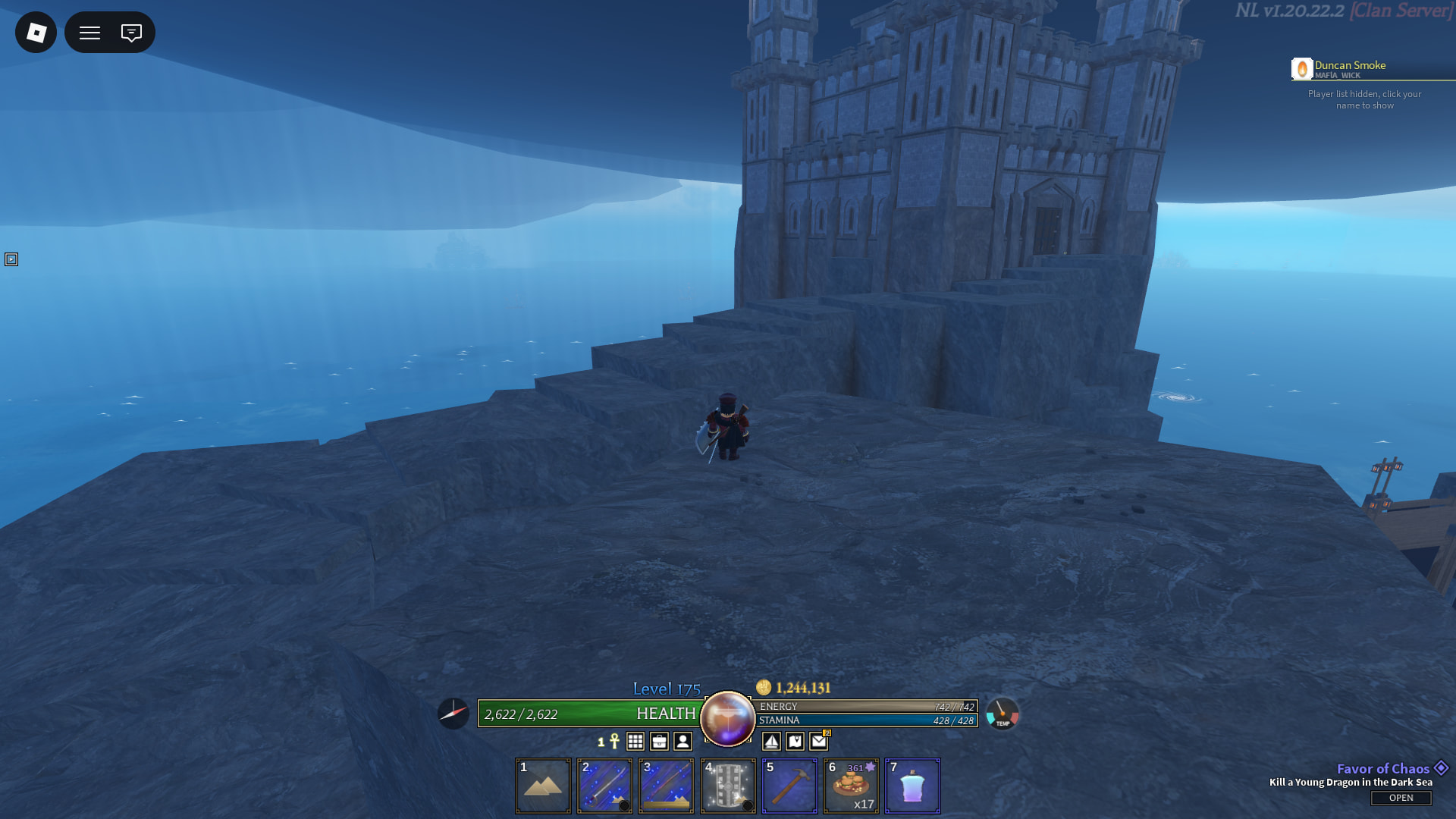
Task: Select the silver shield in slot 4
Action: click(x=728, y=786)
